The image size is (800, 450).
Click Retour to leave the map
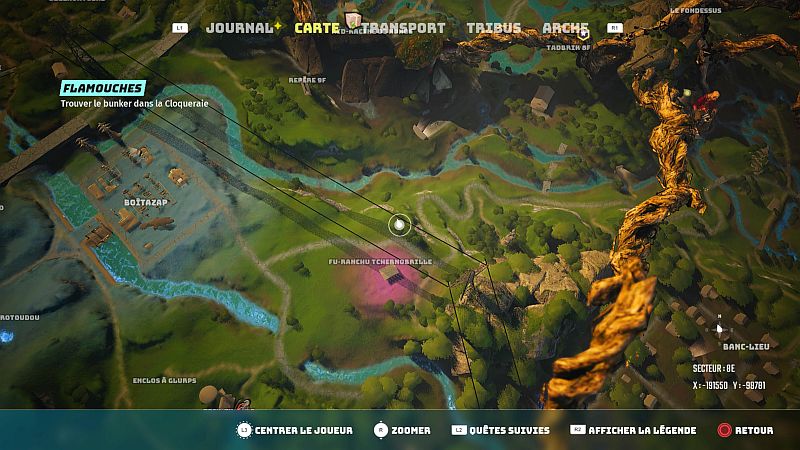pyautogui.click(x=753, y=430)
